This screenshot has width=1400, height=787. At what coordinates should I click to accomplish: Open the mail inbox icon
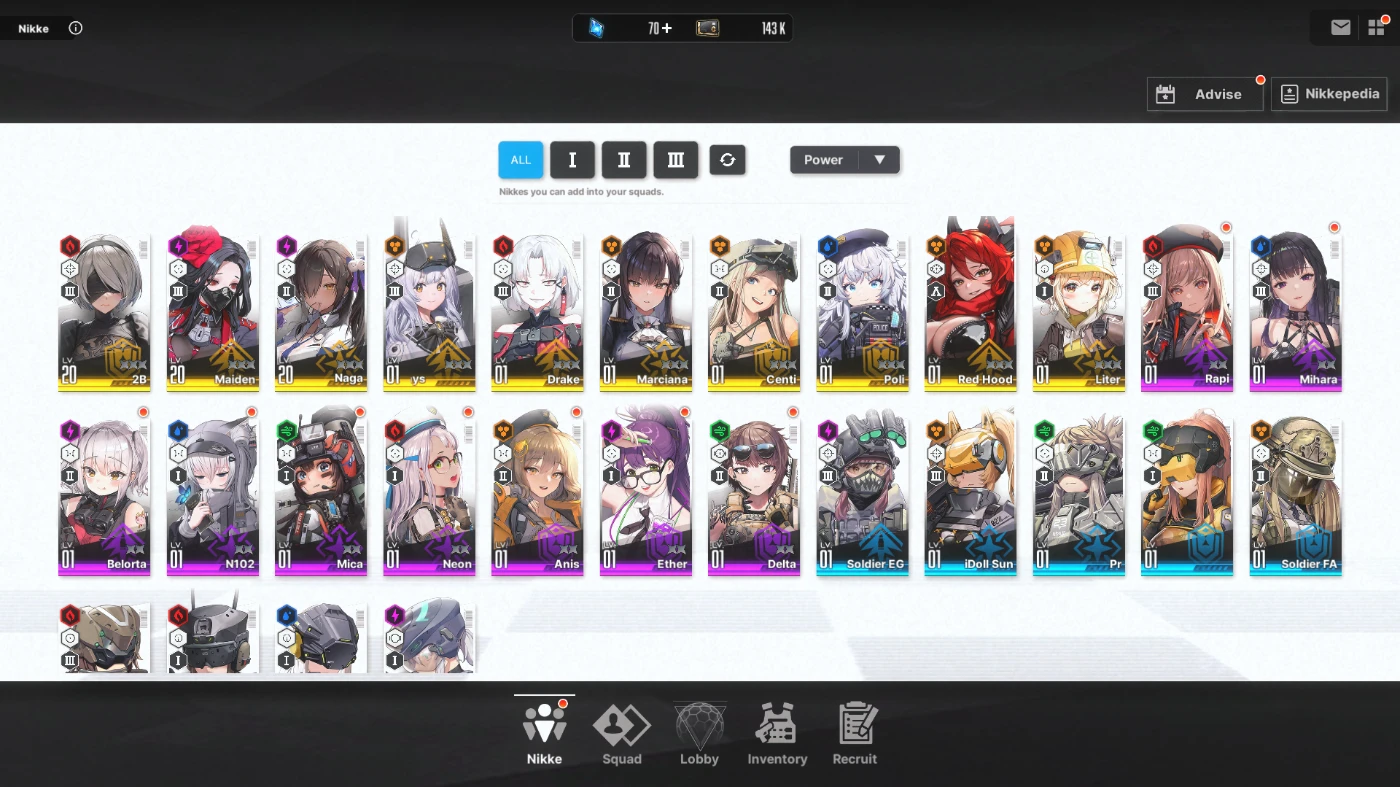(1340, 26)
